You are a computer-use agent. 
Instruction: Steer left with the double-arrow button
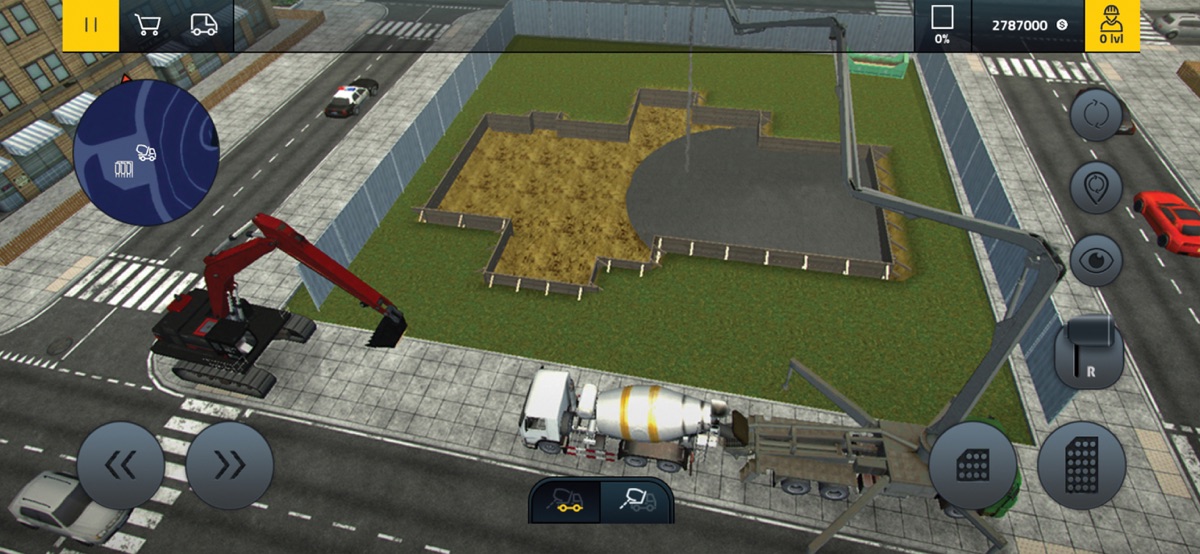tap(121, 465)
